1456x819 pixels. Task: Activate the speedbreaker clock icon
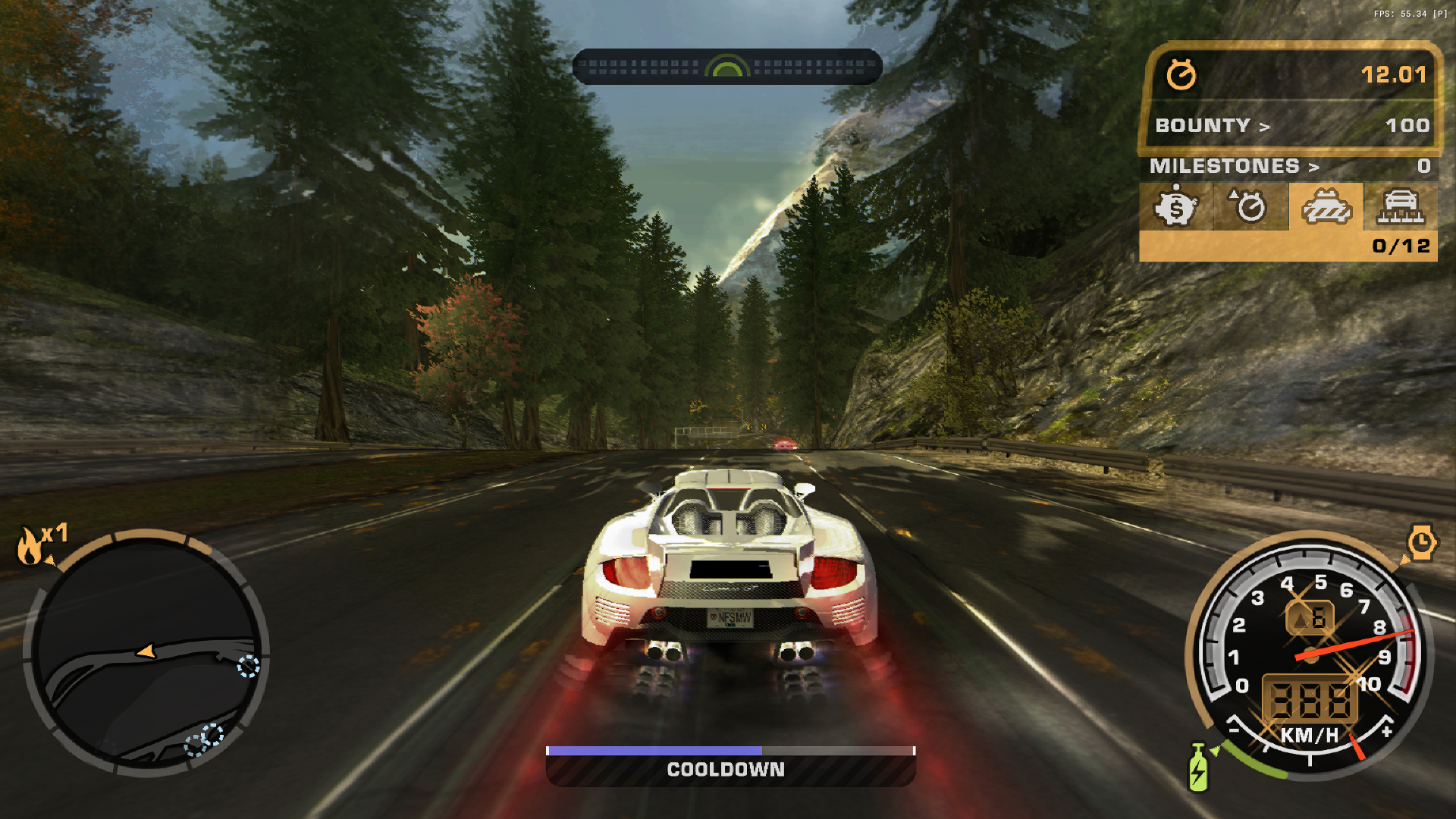pyautogui.click(x=1421, y=542)
